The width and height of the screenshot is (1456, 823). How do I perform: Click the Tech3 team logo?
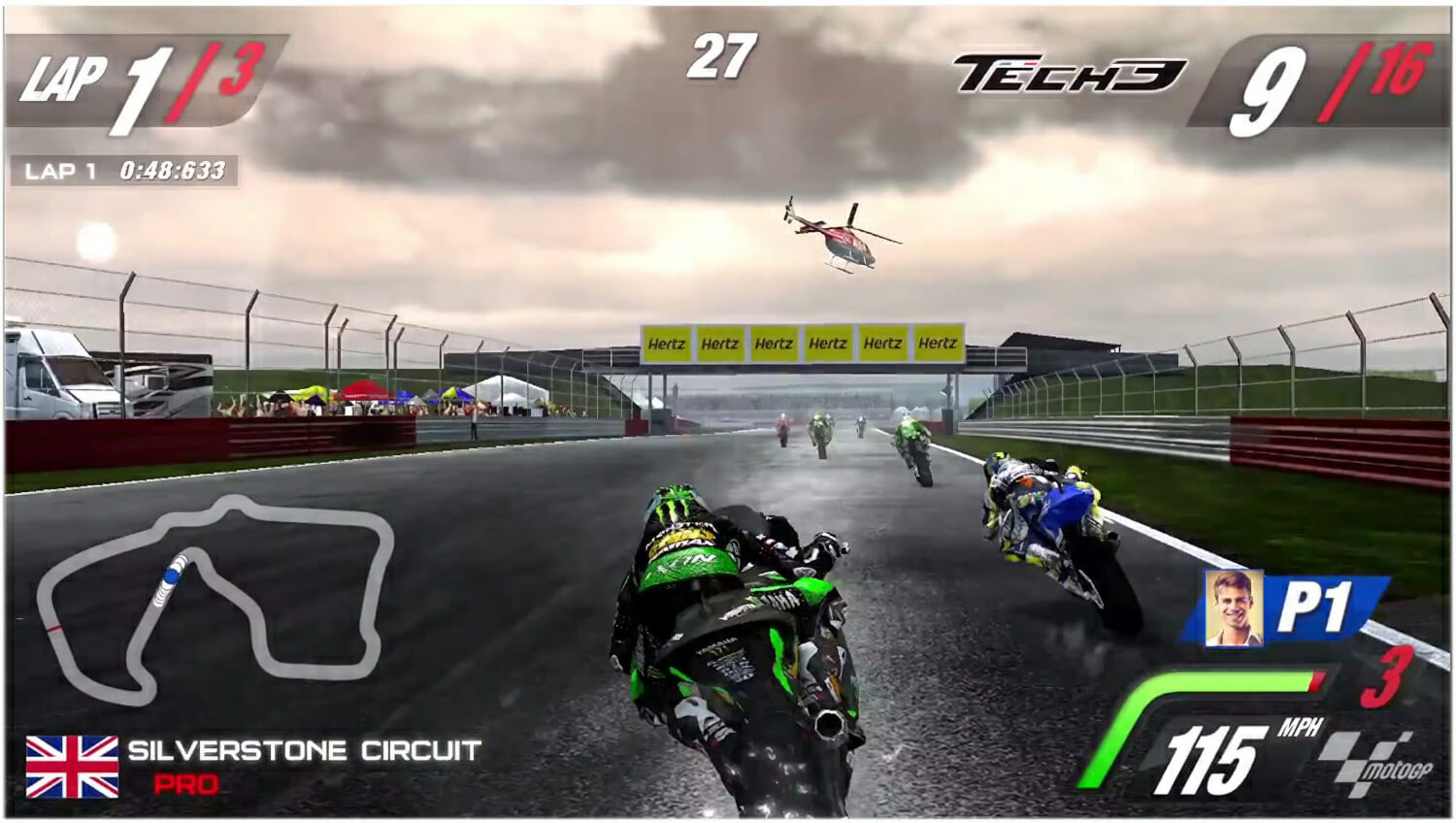(x=1070, y=74)
